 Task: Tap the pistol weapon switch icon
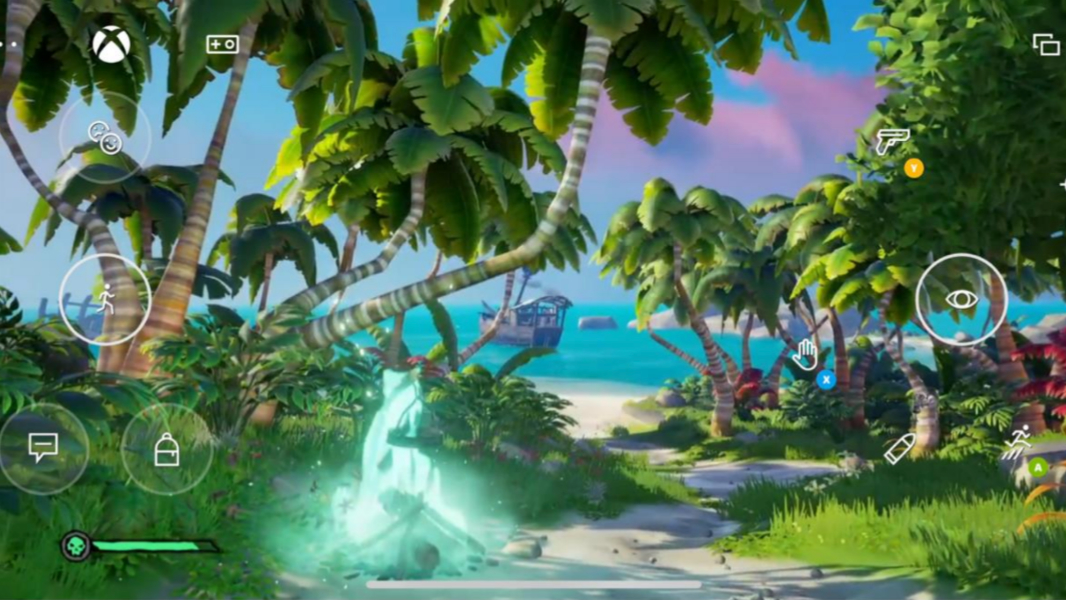[x=891, y=142]
